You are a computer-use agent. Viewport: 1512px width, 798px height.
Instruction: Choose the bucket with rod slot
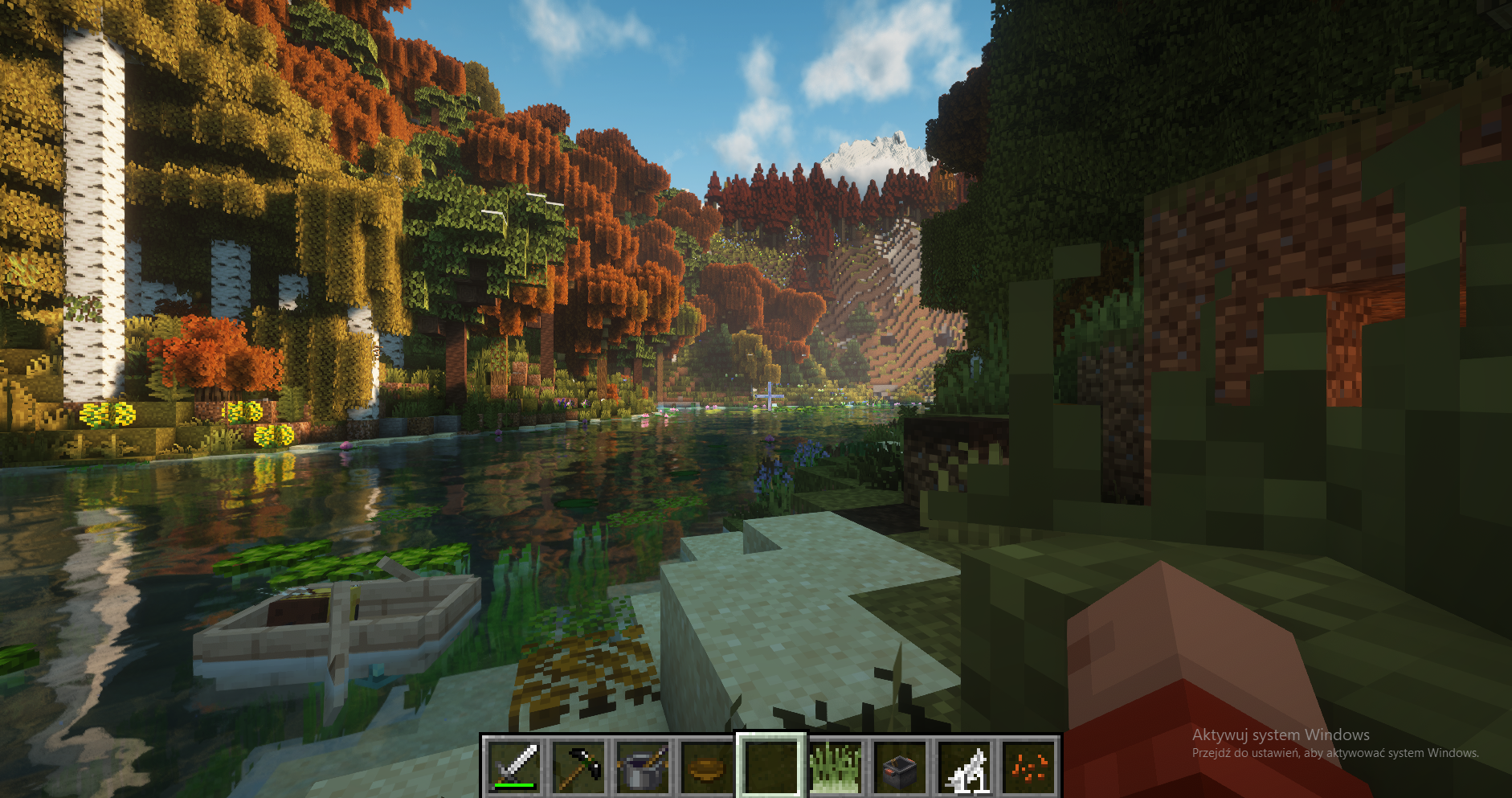(643, 766)
